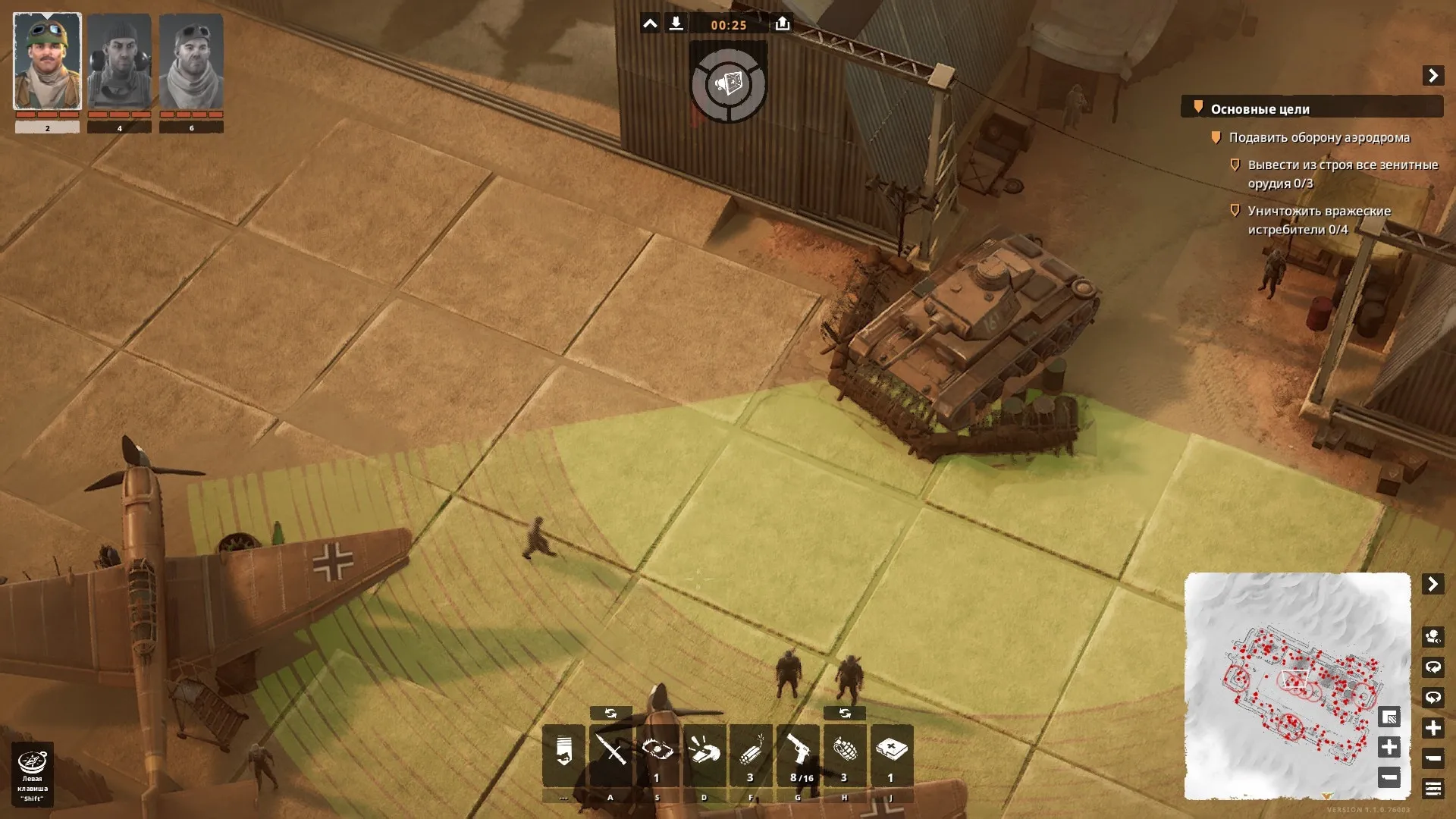Click the quick save down-arrow button
This screenshot has width=1456, height=819.
676,24
